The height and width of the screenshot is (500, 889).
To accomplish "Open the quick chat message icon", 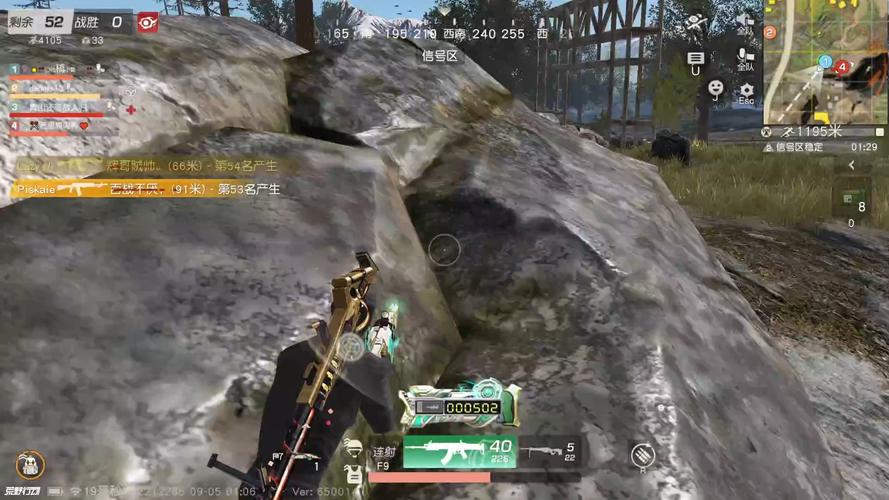I will coord(696,60).
